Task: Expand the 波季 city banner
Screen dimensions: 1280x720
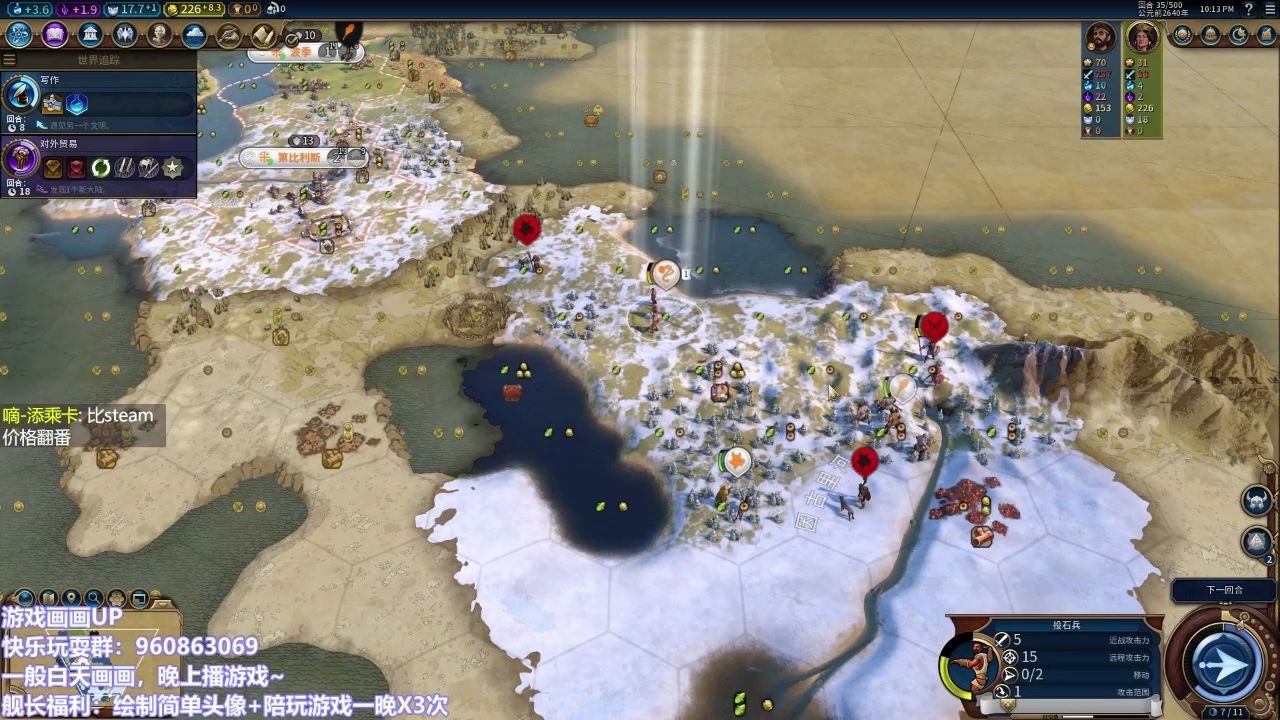Action: coord(260,53)
